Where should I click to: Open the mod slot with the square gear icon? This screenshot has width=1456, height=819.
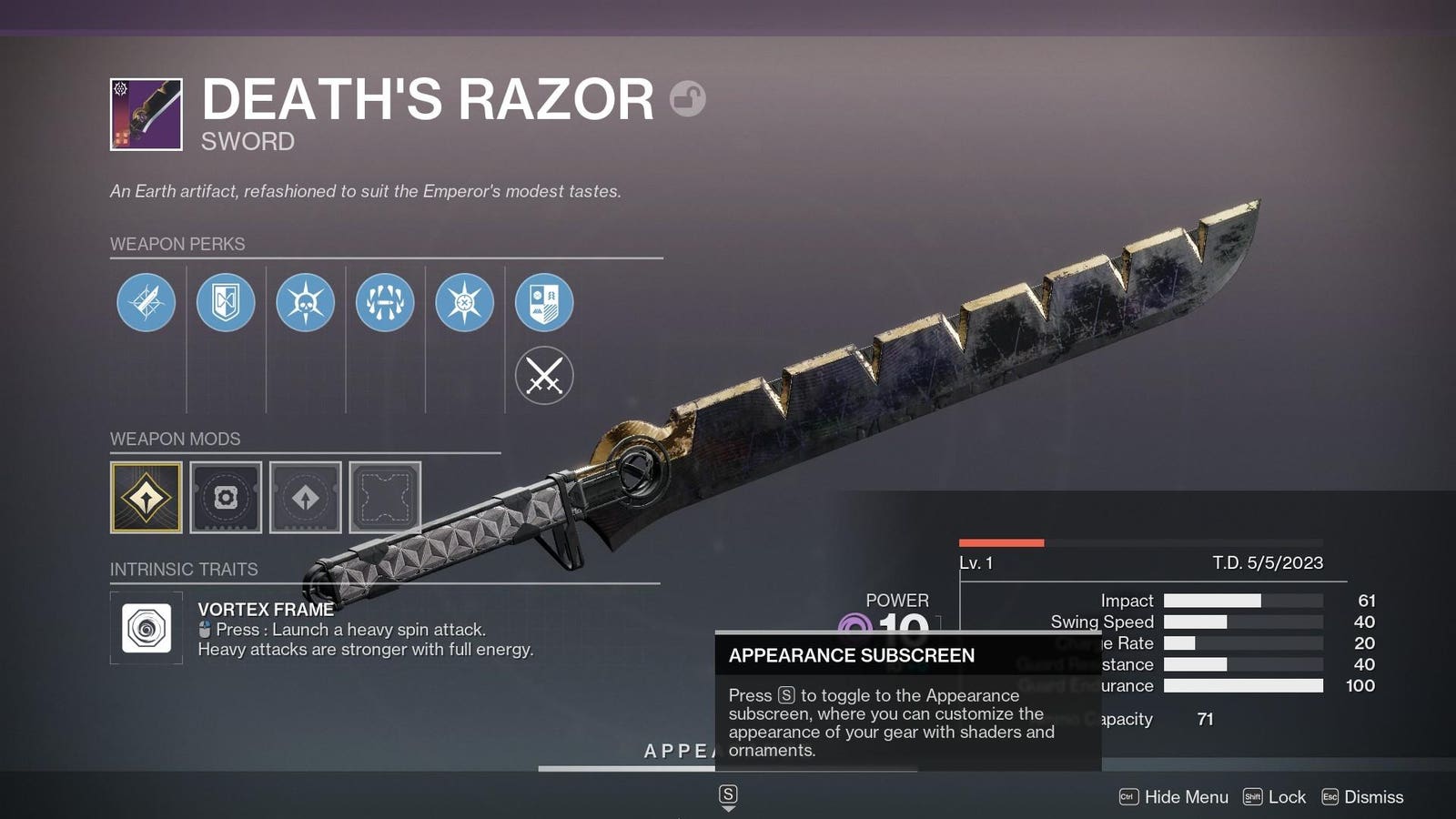tap(226, 497)
